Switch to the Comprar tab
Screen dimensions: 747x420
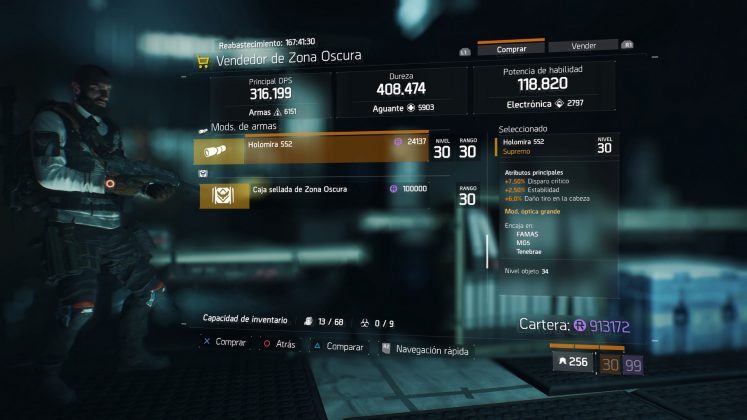[510, 47]
